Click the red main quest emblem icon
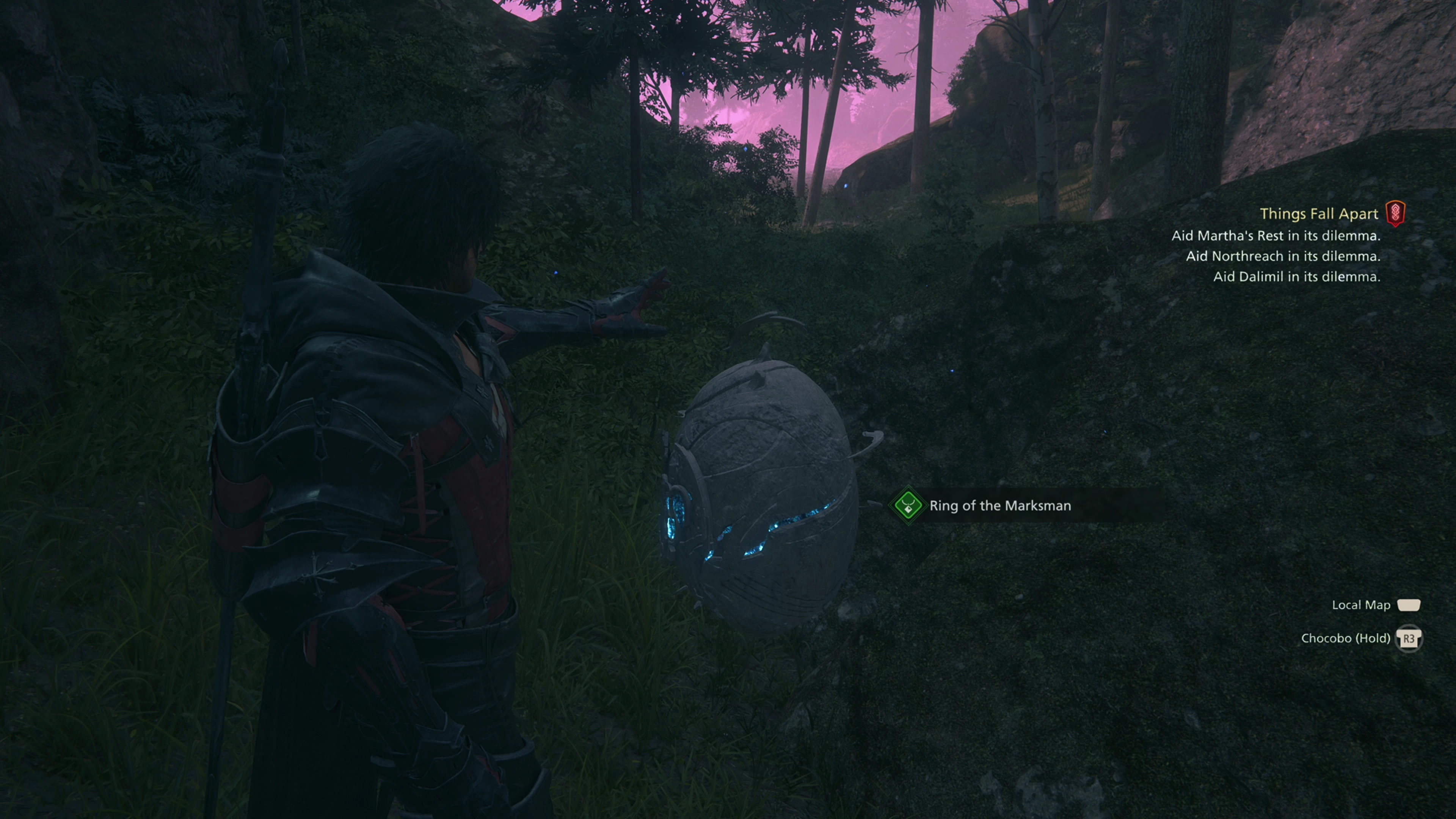This screenshot has height=819, width=1456. coord(1395,213)
